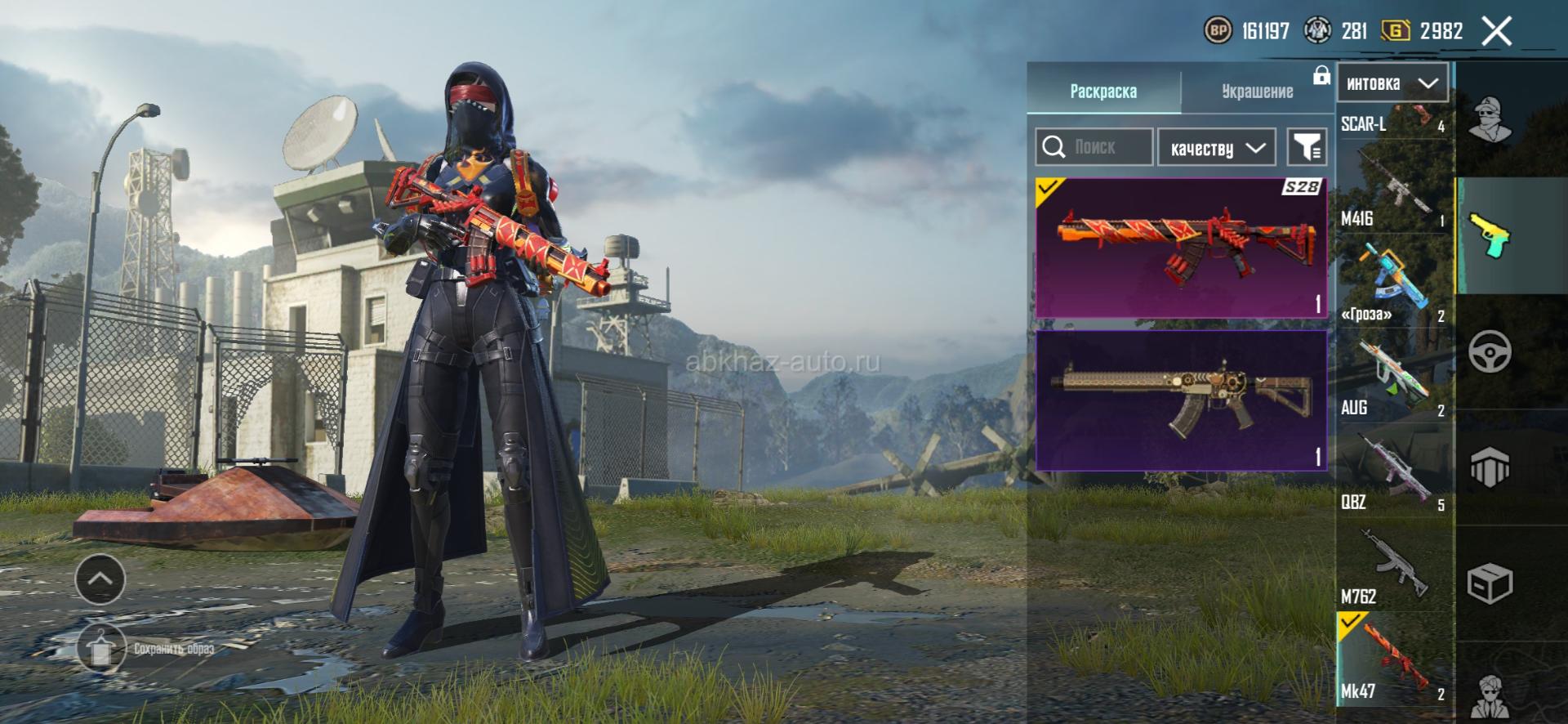Image resolution: width=1568 pixels, height=724 pixels.
Task: Open the качеству sort dropdown
Action: (1216, 148)
